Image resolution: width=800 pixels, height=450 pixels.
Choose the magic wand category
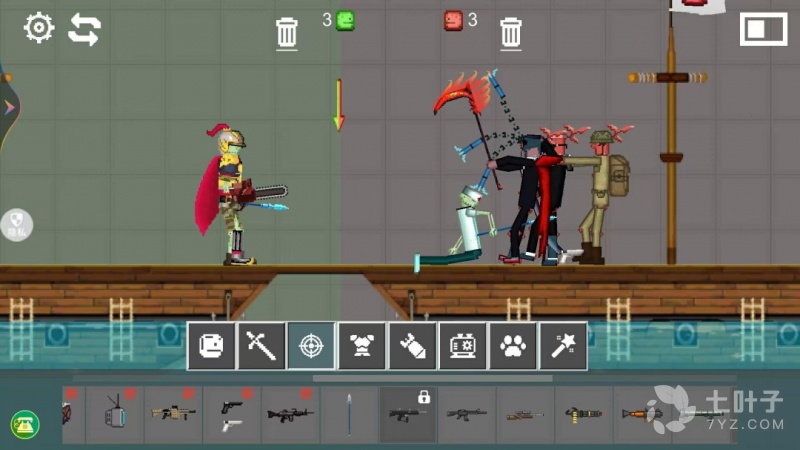[x=562, y=346]
